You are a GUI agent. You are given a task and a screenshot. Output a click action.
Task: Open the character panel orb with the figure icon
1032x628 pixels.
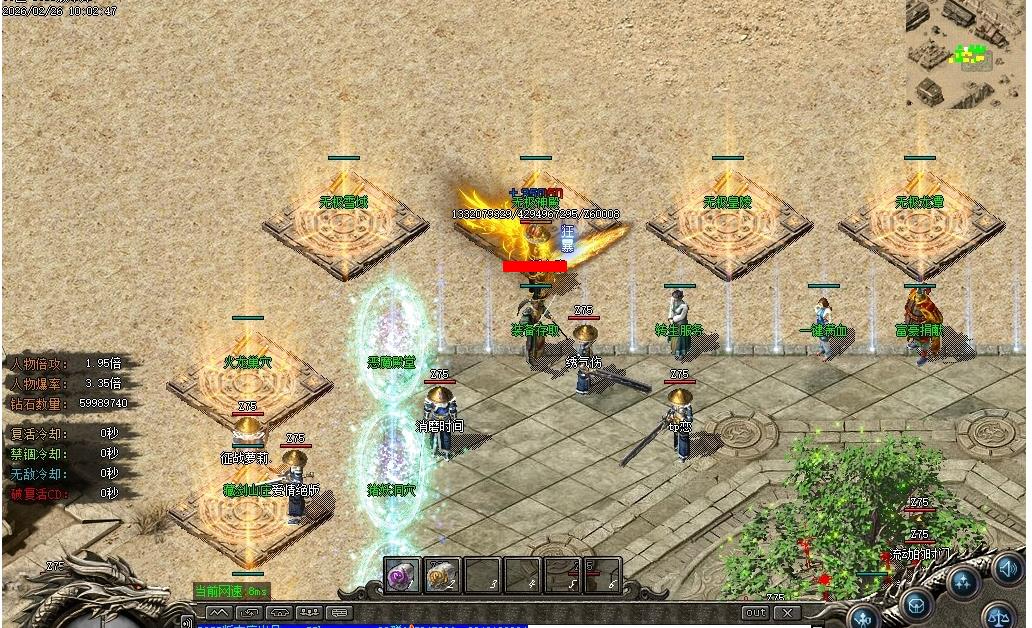pyautogui.click(x=864, y=616)
